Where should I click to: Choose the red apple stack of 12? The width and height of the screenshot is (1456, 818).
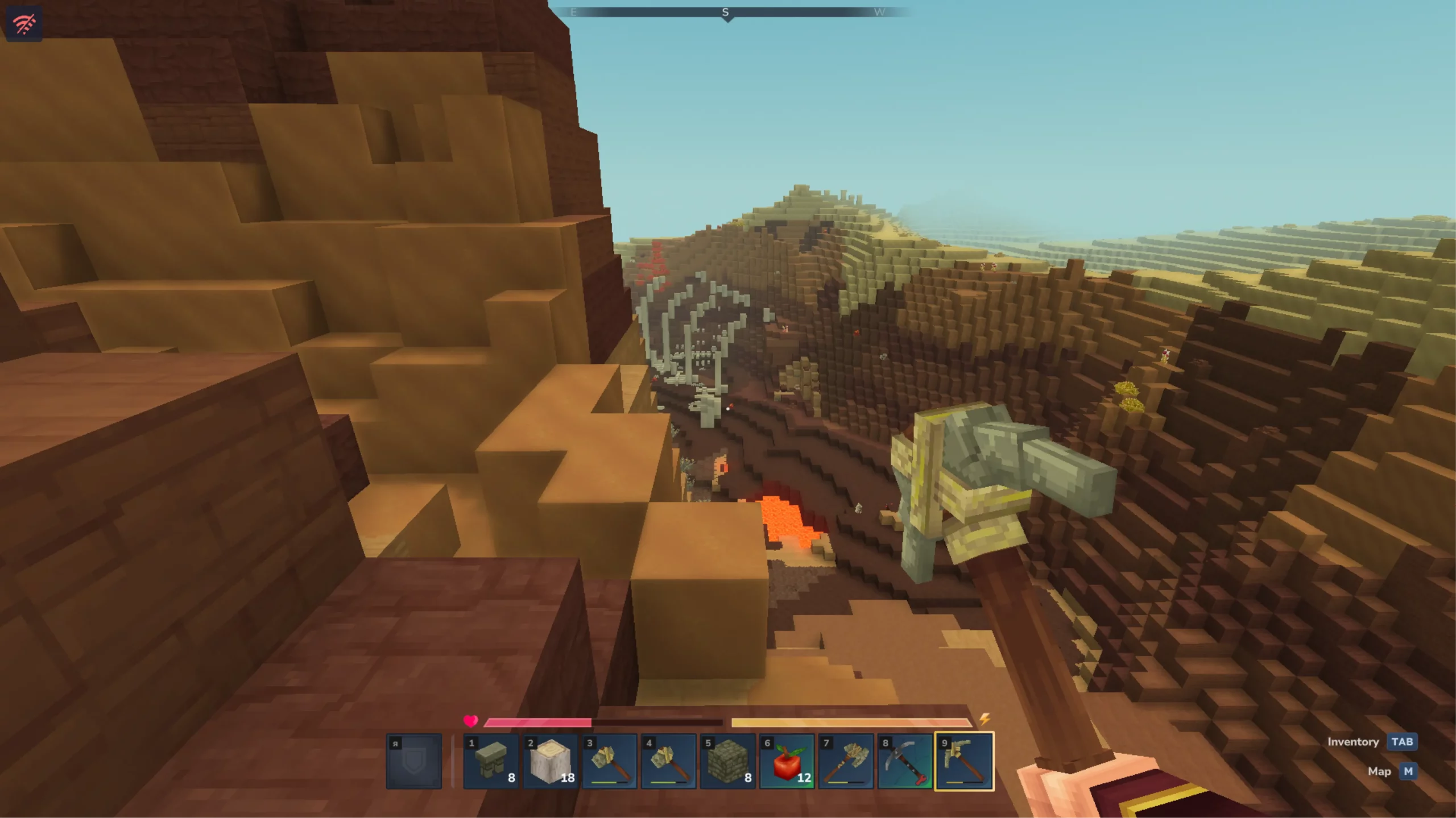point(787,761)
